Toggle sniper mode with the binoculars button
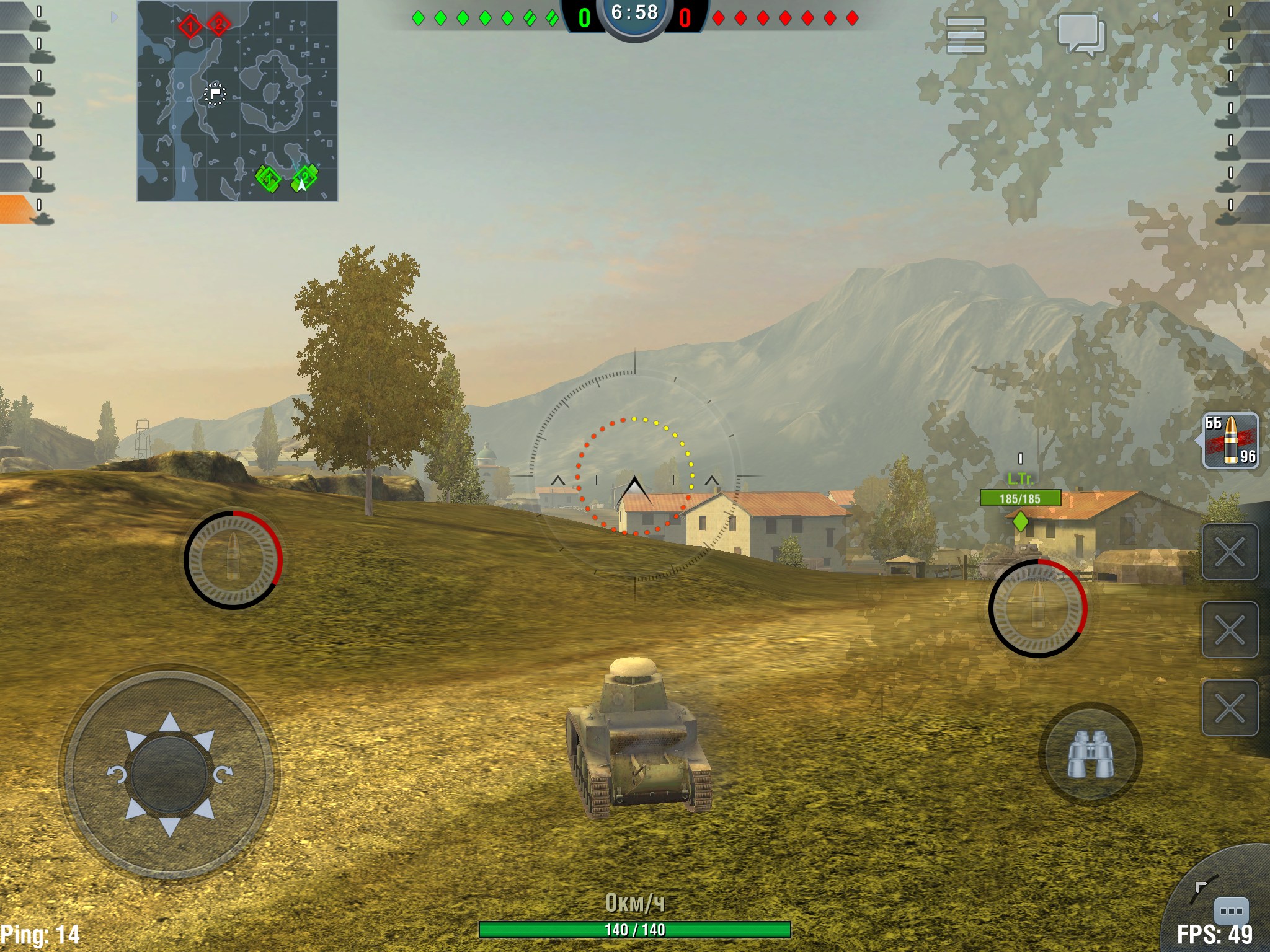The height and width of the screenshot is (952, 1270). [x=1090, y=754]
